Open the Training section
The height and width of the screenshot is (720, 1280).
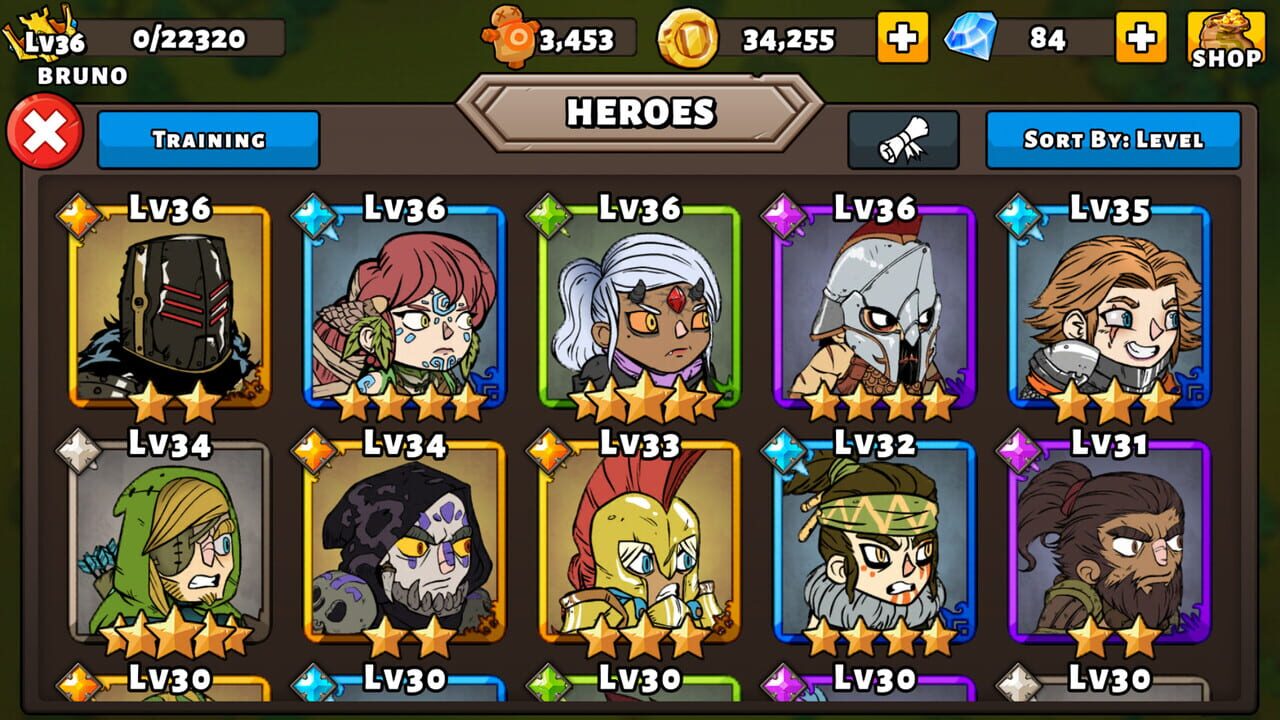point(209,140)
